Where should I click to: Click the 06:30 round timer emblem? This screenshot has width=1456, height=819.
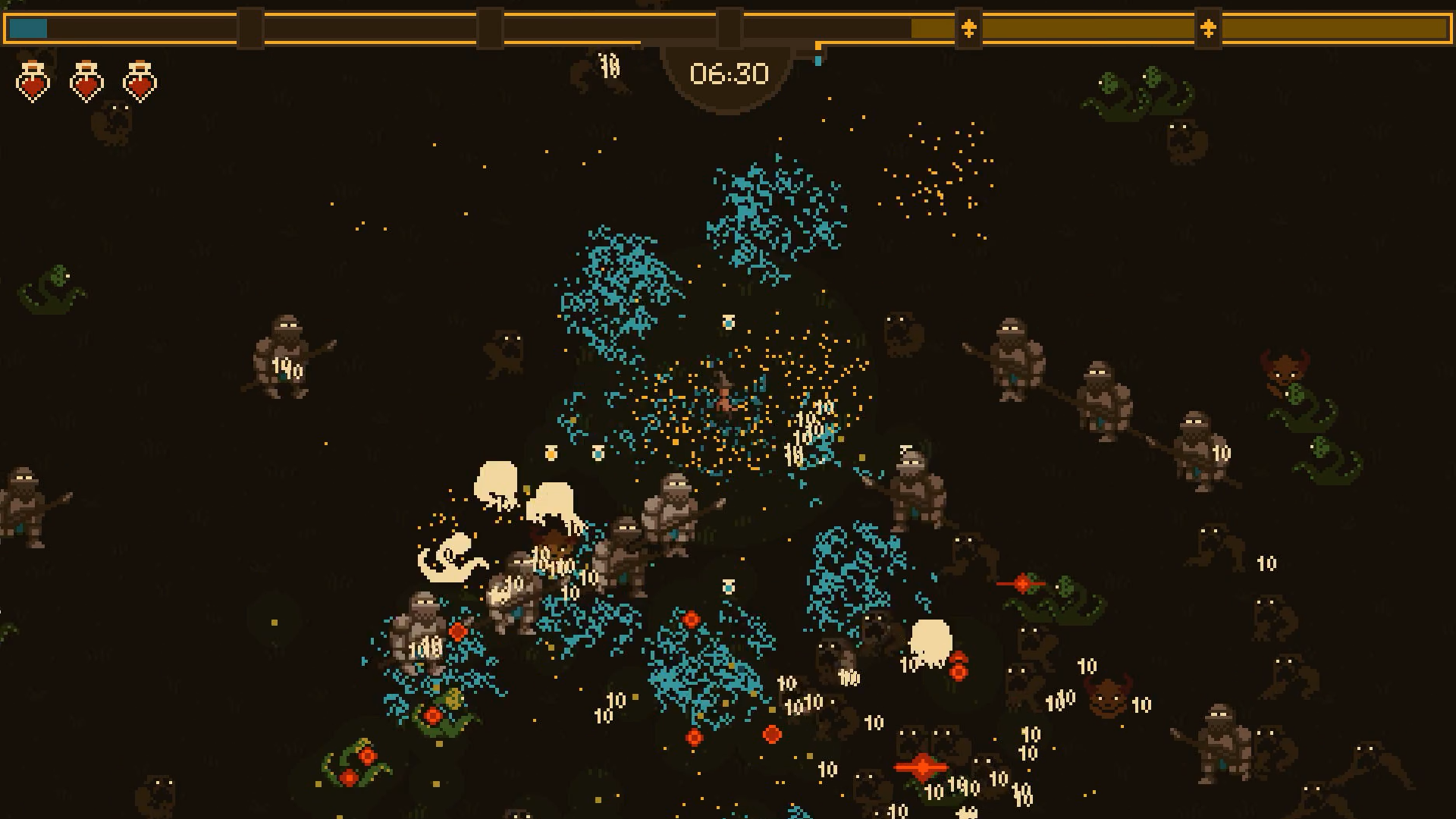coord(726,74)
